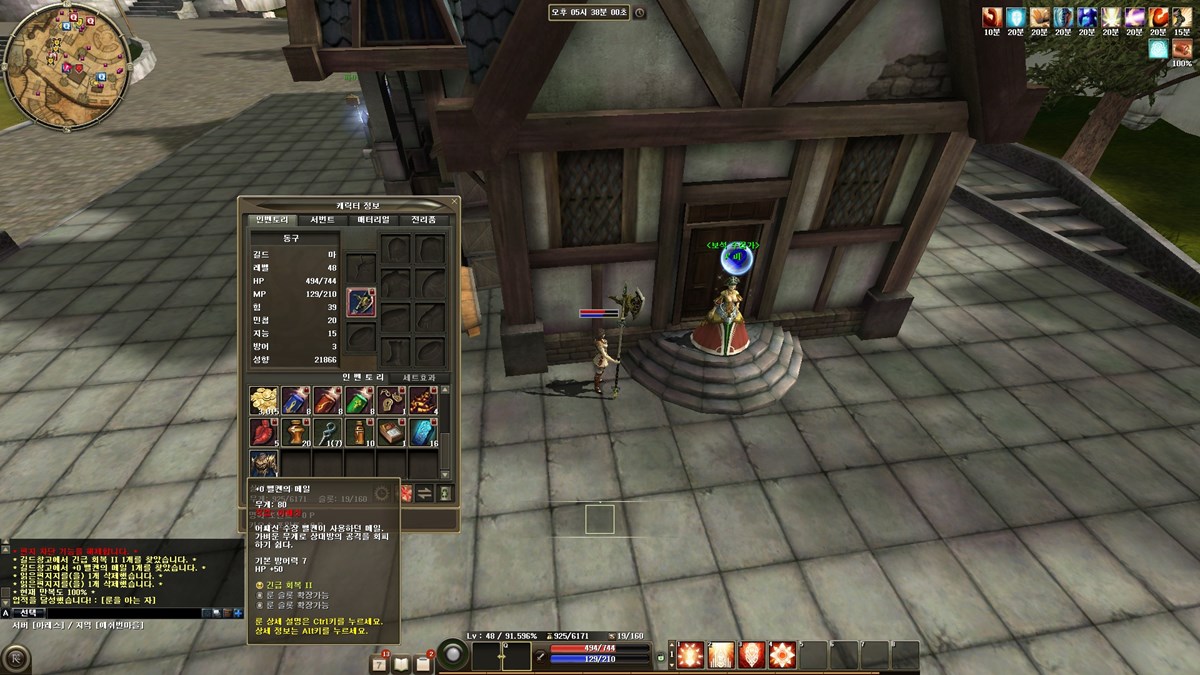Select the armor mail item slot
The height and width of the screenshot is (675, 1200).
point(264,464)
